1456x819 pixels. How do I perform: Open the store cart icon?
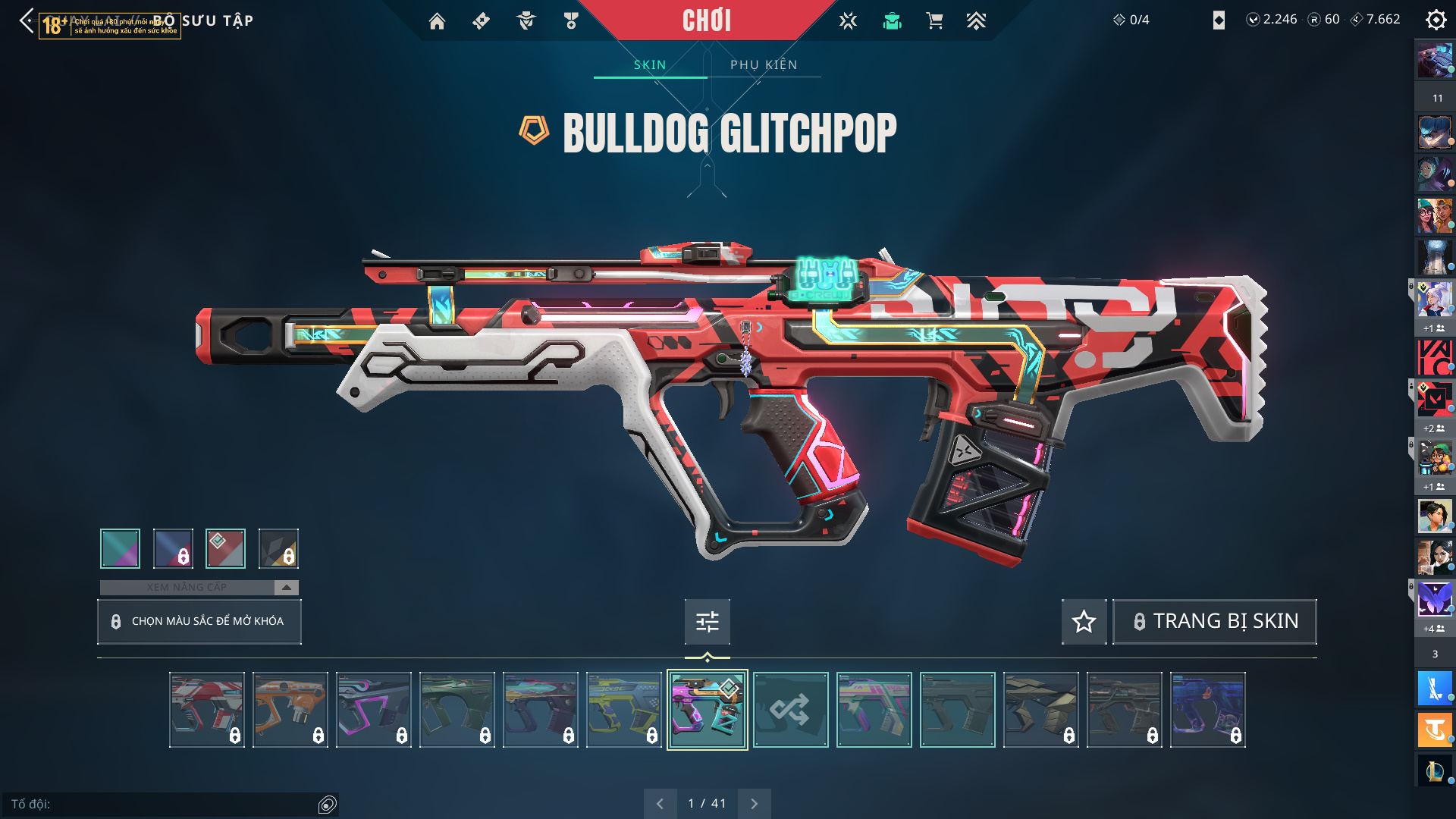(934, 21)
